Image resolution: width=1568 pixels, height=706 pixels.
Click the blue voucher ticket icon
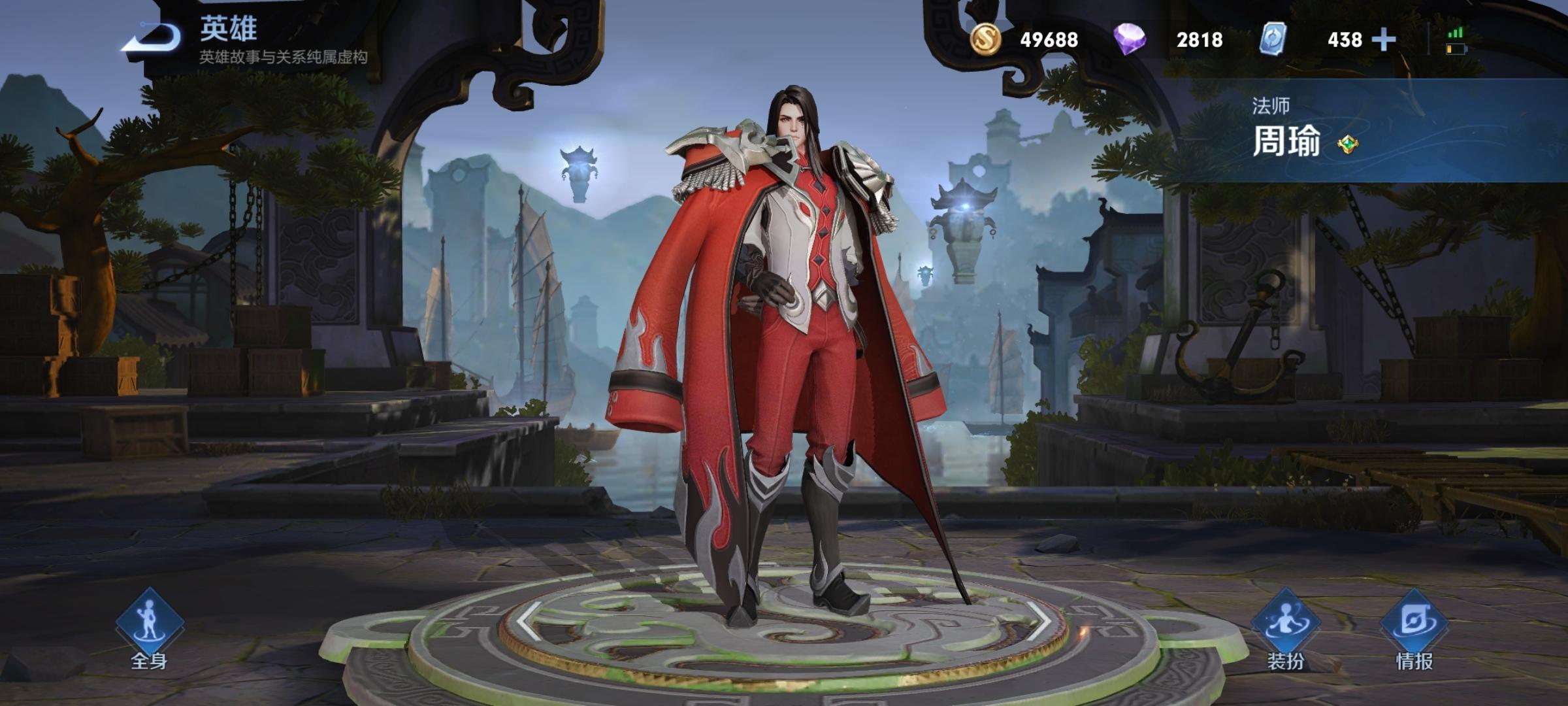tap(1273, 39)
